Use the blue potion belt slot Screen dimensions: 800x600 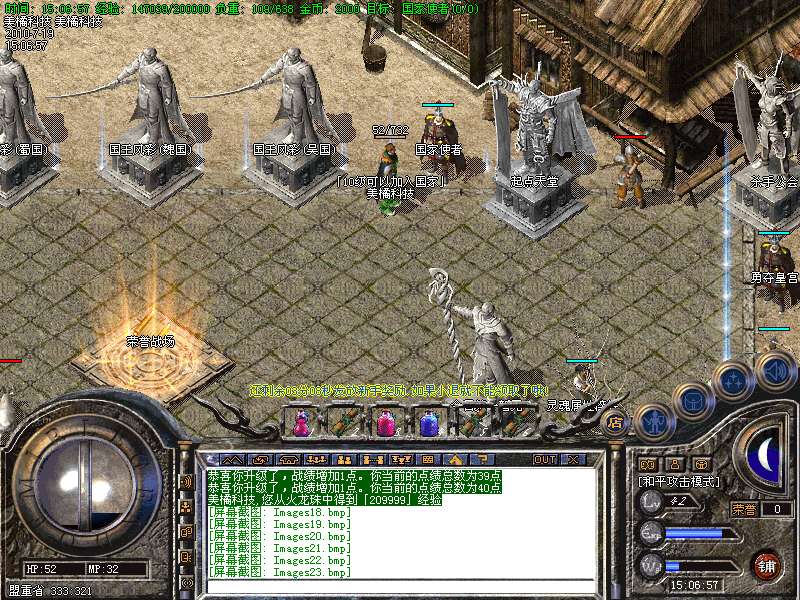click(428, 424)
